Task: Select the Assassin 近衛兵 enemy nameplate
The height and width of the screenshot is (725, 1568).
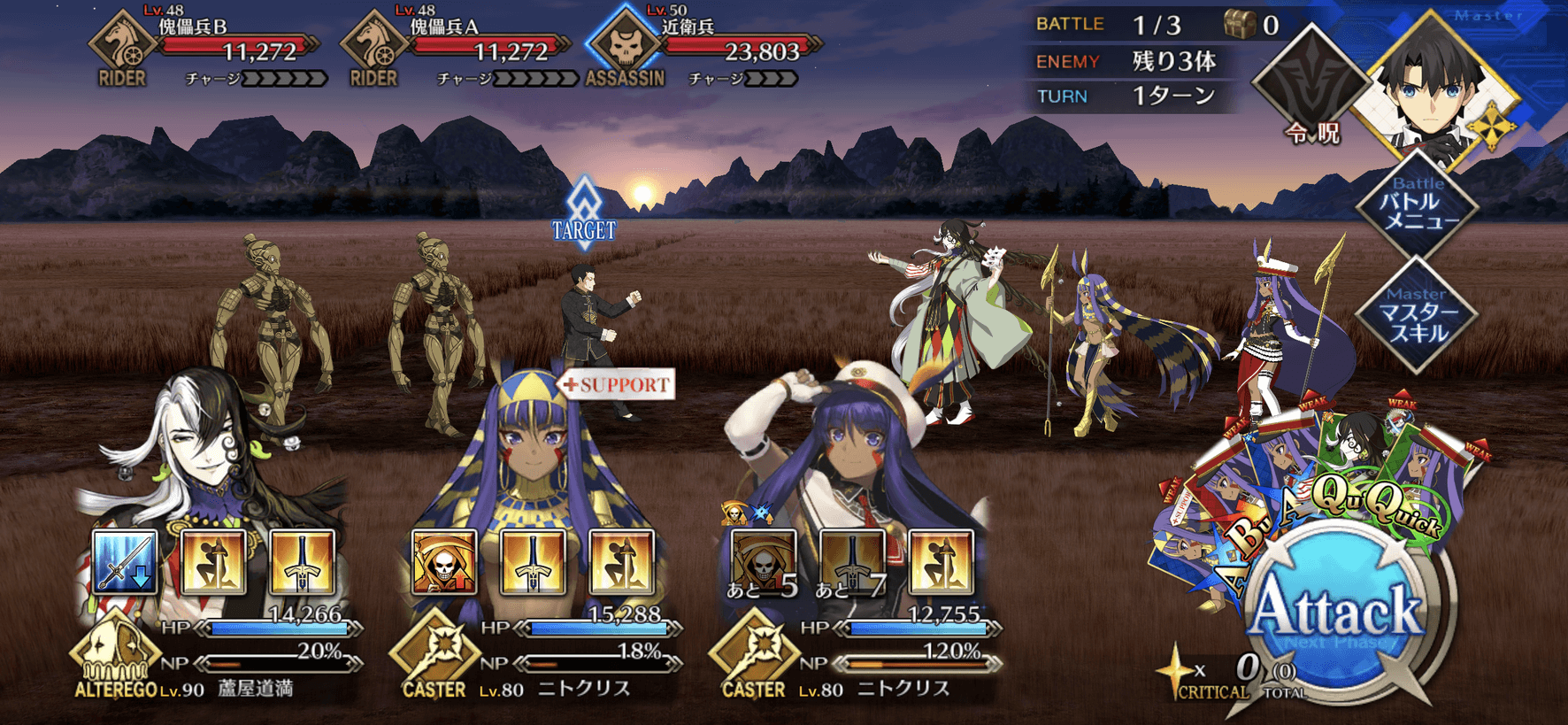Action: (x=708, y=46)
